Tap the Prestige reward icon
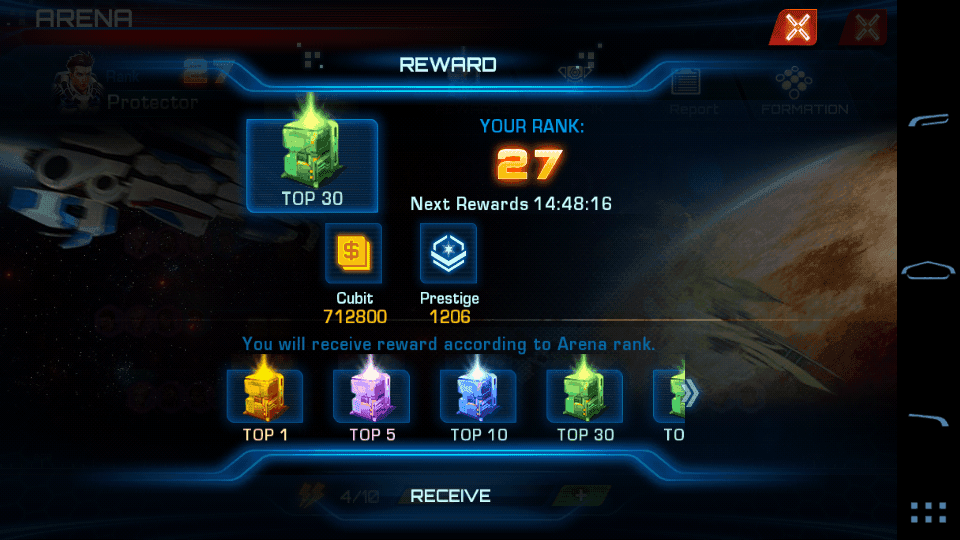Viewport: 960px width, 540px height. click(x=449, y=253)
